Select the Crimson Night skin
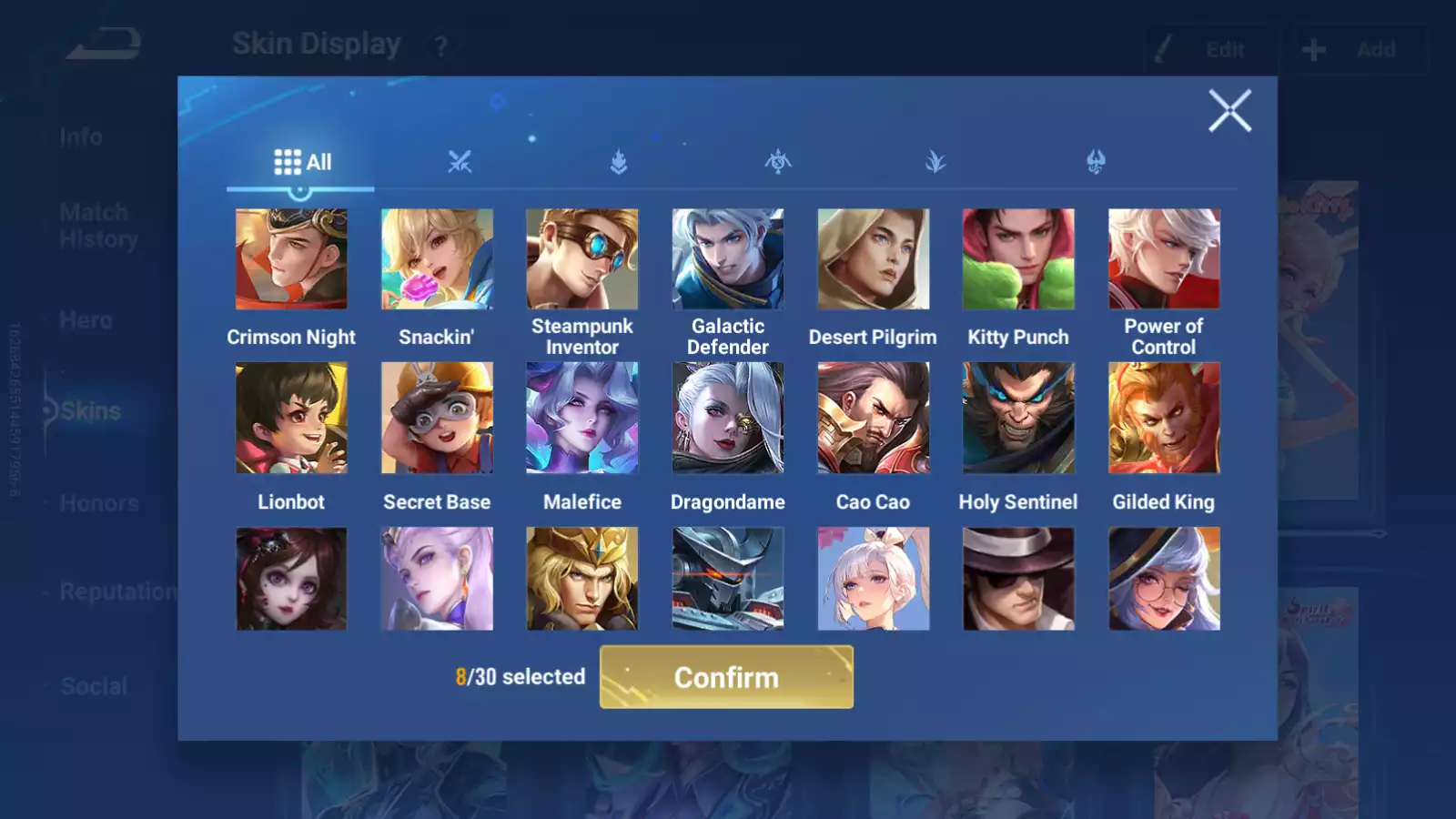 291,259
